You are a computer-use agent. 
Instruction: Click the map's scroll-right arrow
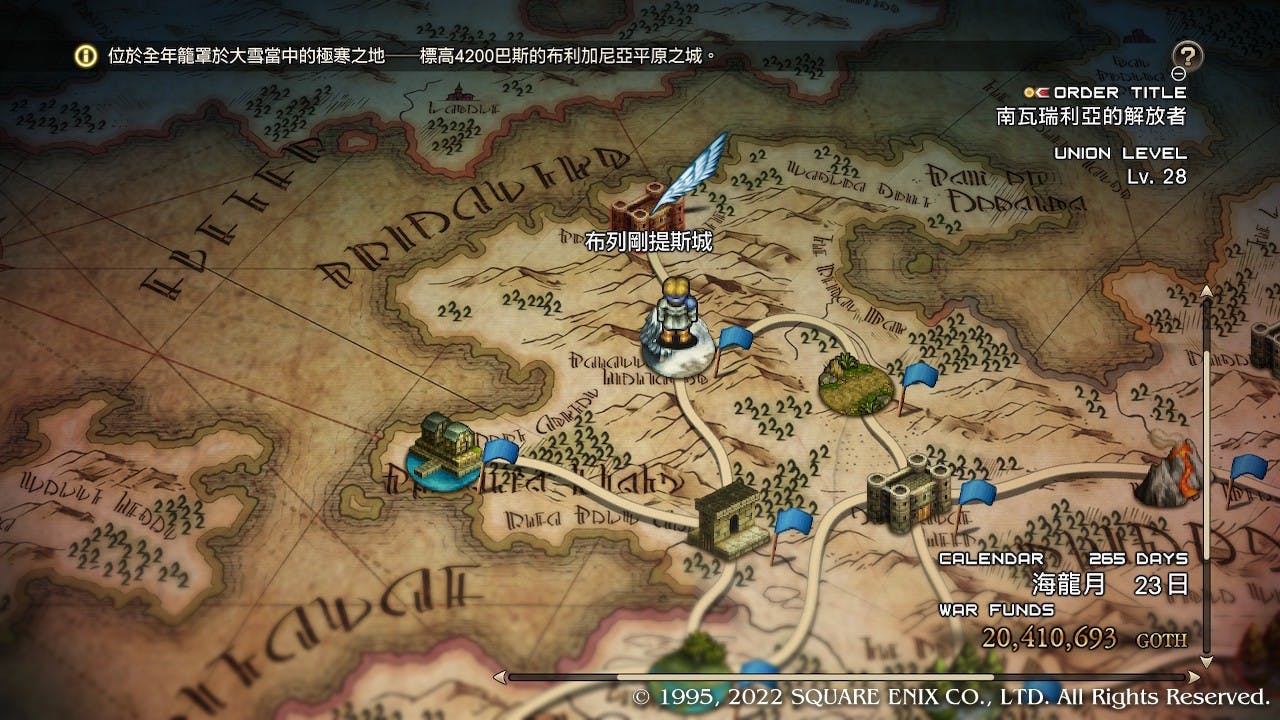(1192, 677)
